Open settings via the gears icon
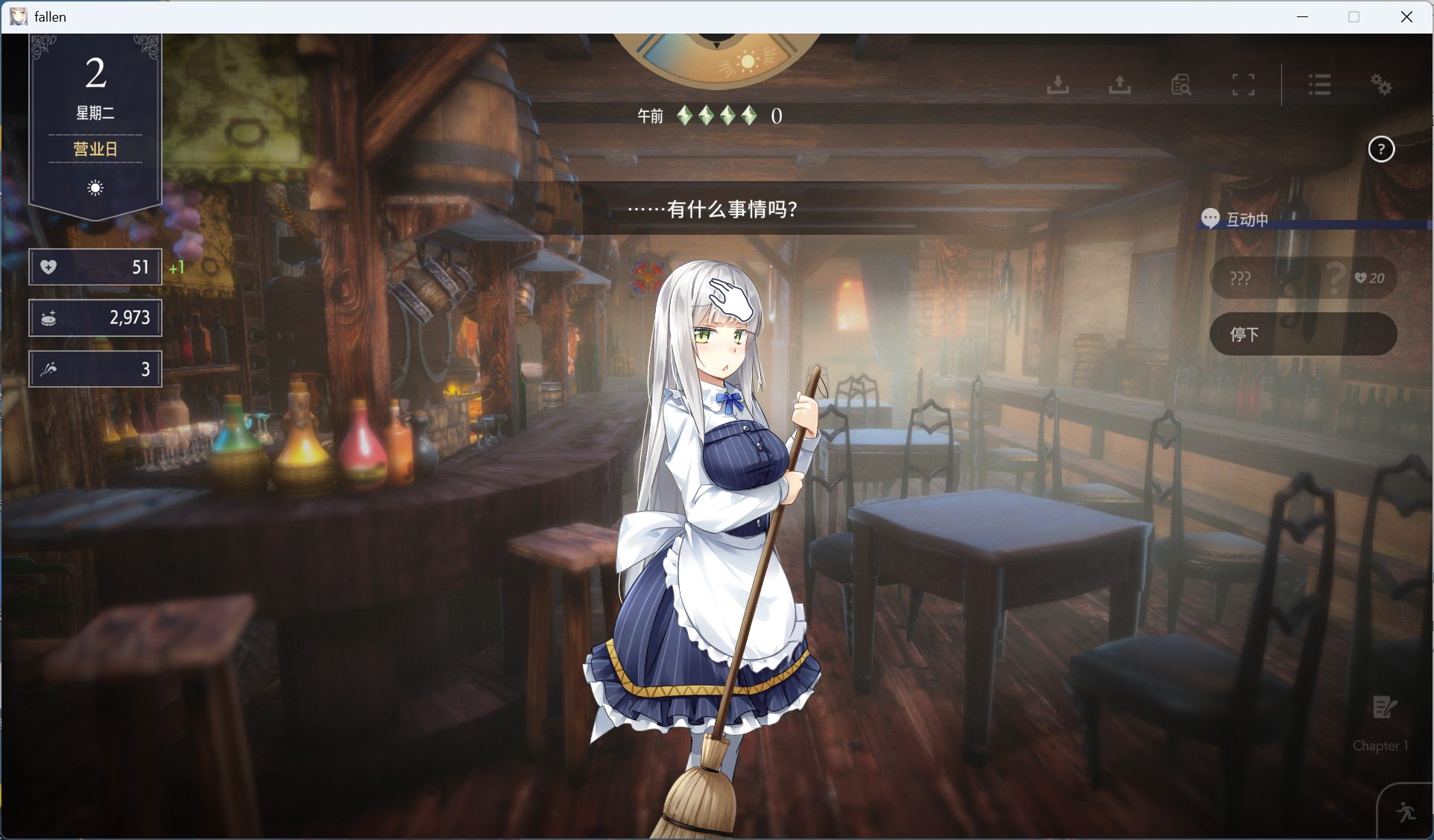 (1381, 84)
